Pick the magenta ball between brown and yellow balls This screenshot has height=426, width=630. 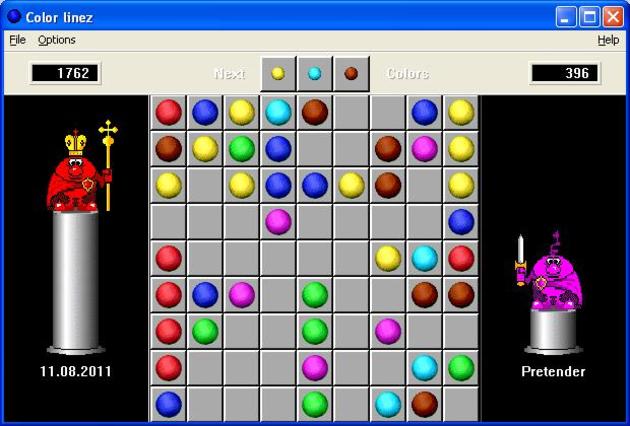coord(424,149)
